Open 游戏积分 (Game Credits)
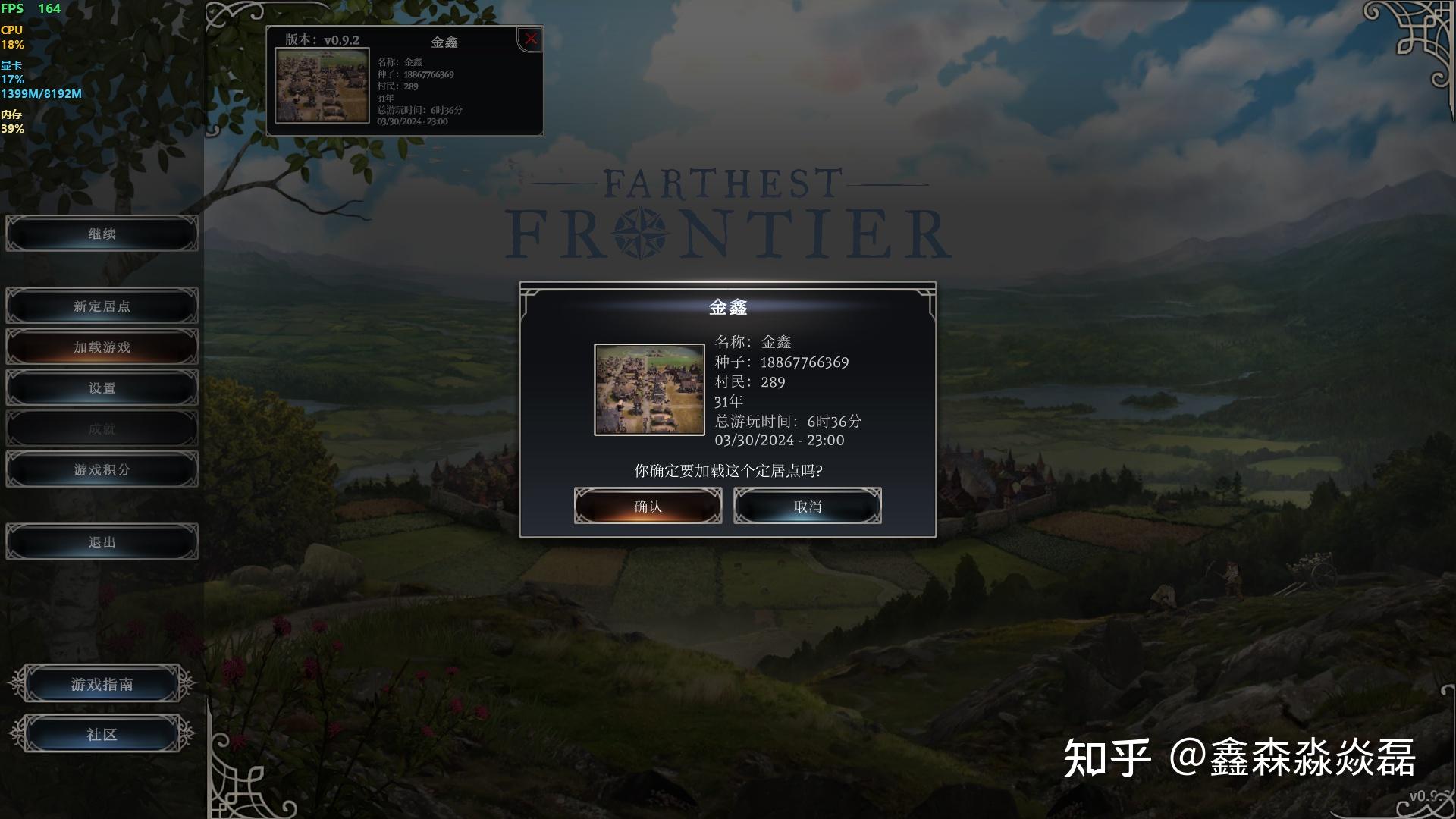The width and height of the screenshot is (1456, 819). tap(102, 469)
